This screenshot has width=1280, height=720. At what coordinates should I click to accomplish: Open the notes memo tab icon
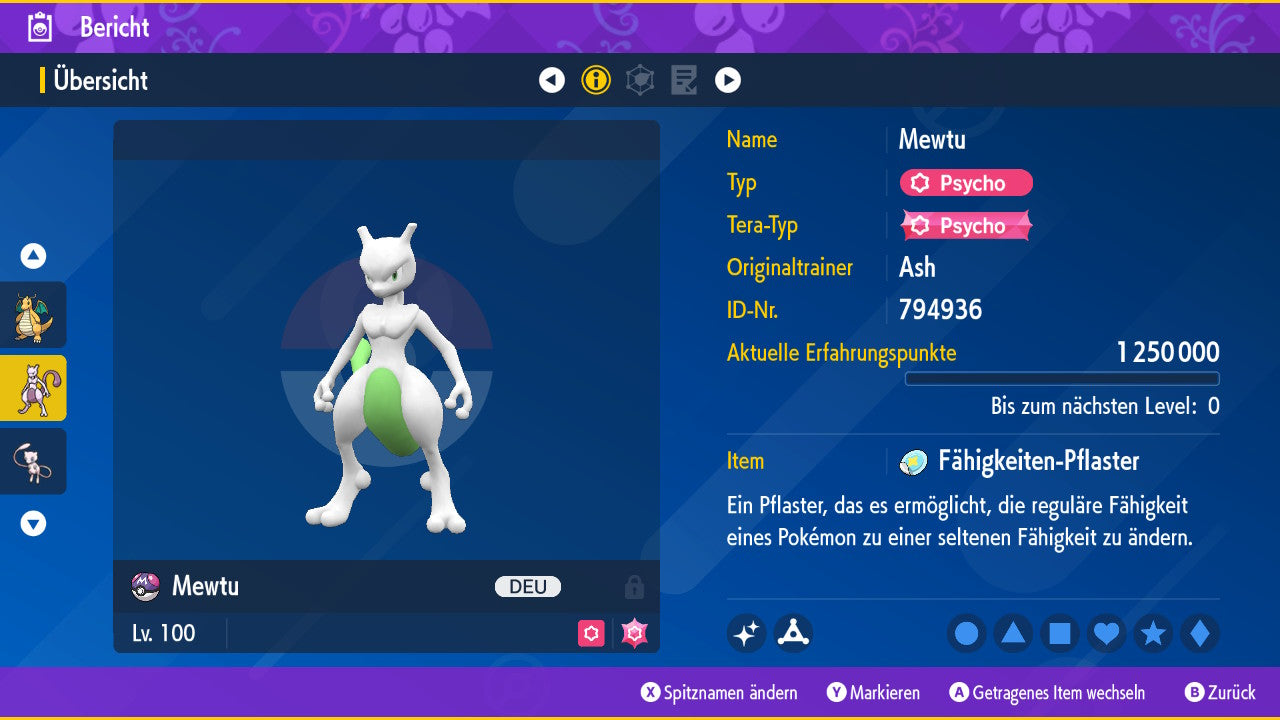click(x=684, y=80)
